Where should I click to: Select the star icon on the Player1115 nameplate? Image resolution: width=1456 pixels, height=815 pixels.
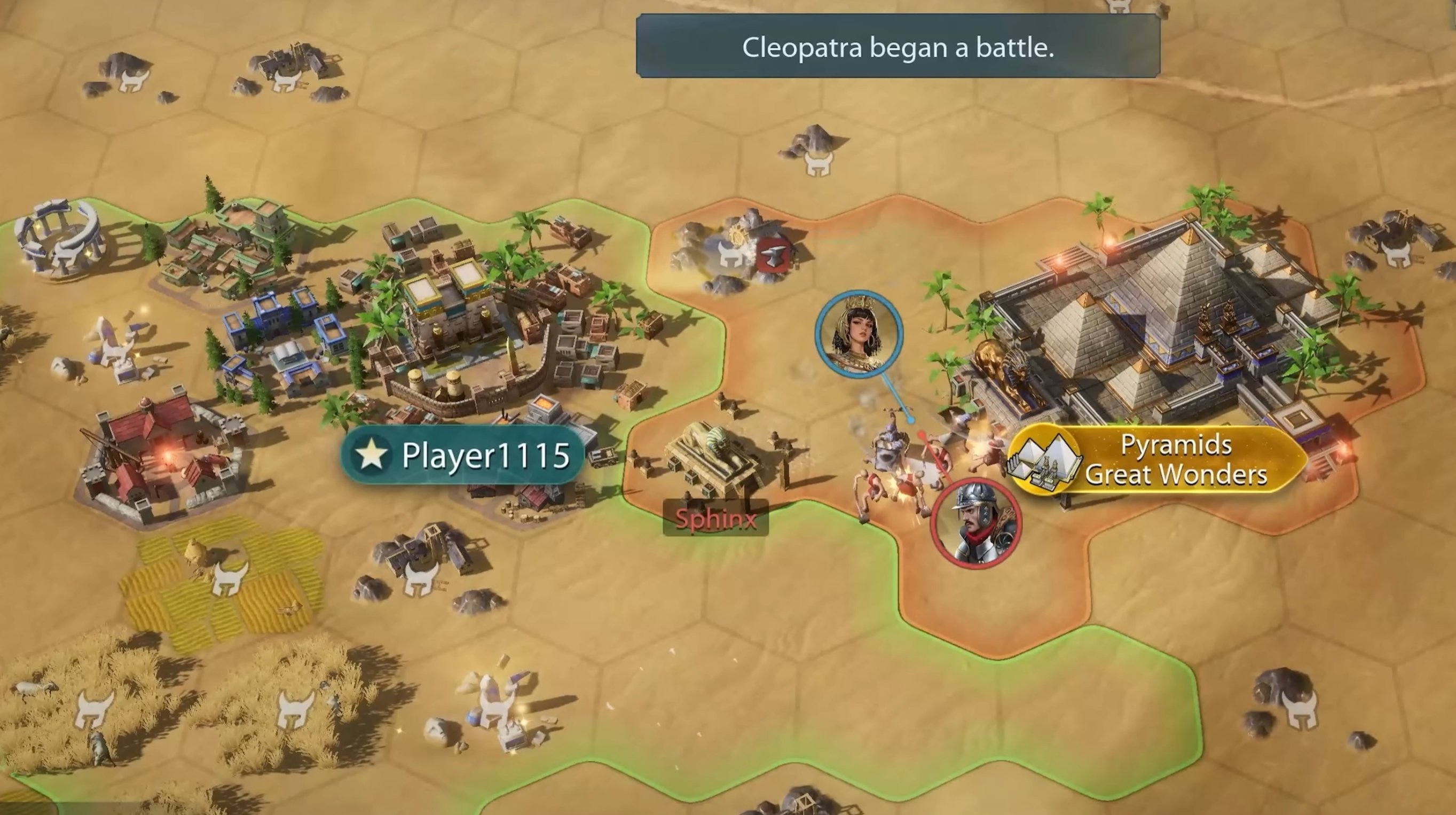[372, 455]
